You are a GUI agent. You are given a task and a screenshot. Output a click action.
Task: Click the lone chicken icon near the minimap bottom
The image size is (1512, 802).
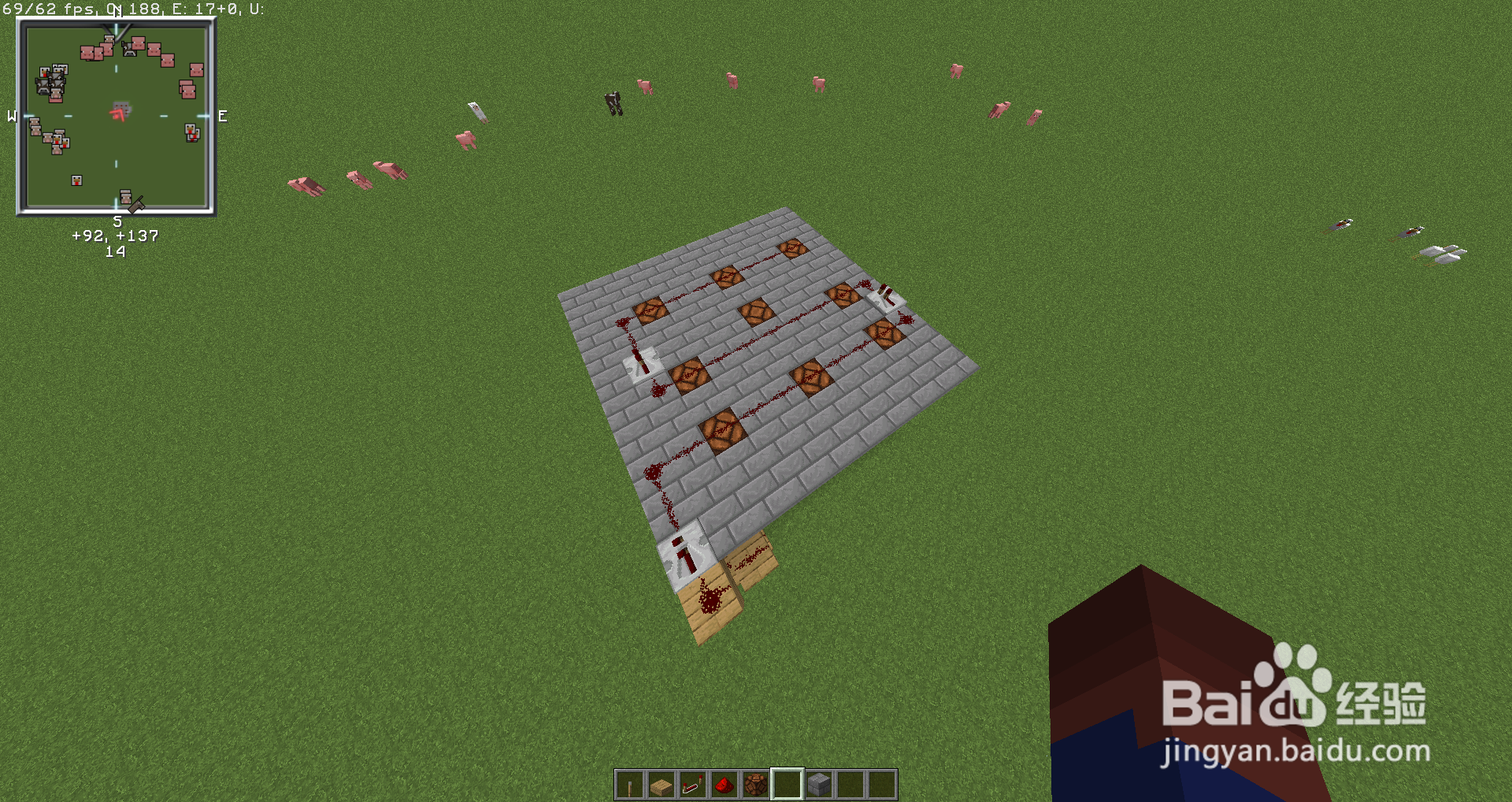point(76,180)
